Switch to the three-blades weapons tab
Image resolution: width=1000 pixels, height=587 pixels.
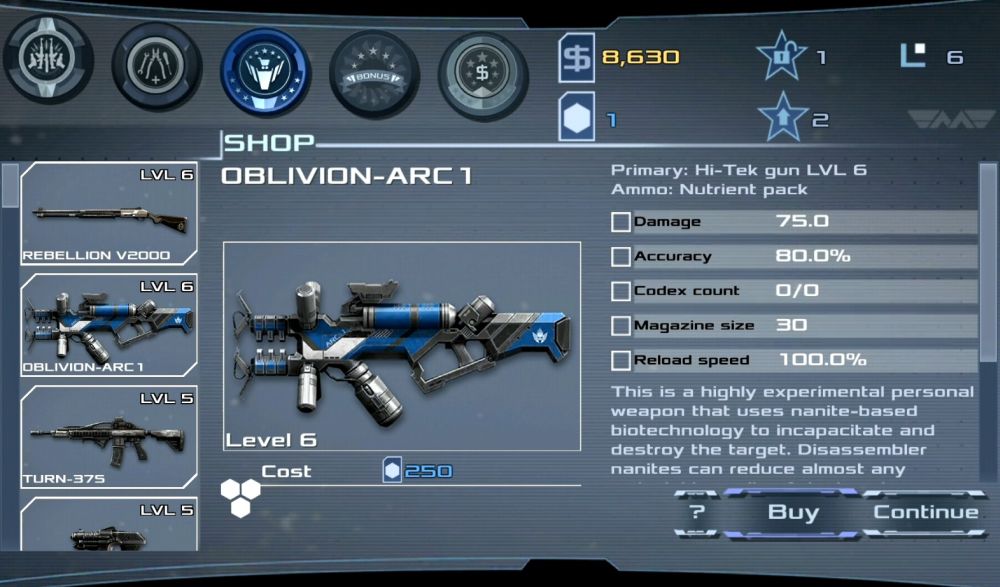[157, 67]
